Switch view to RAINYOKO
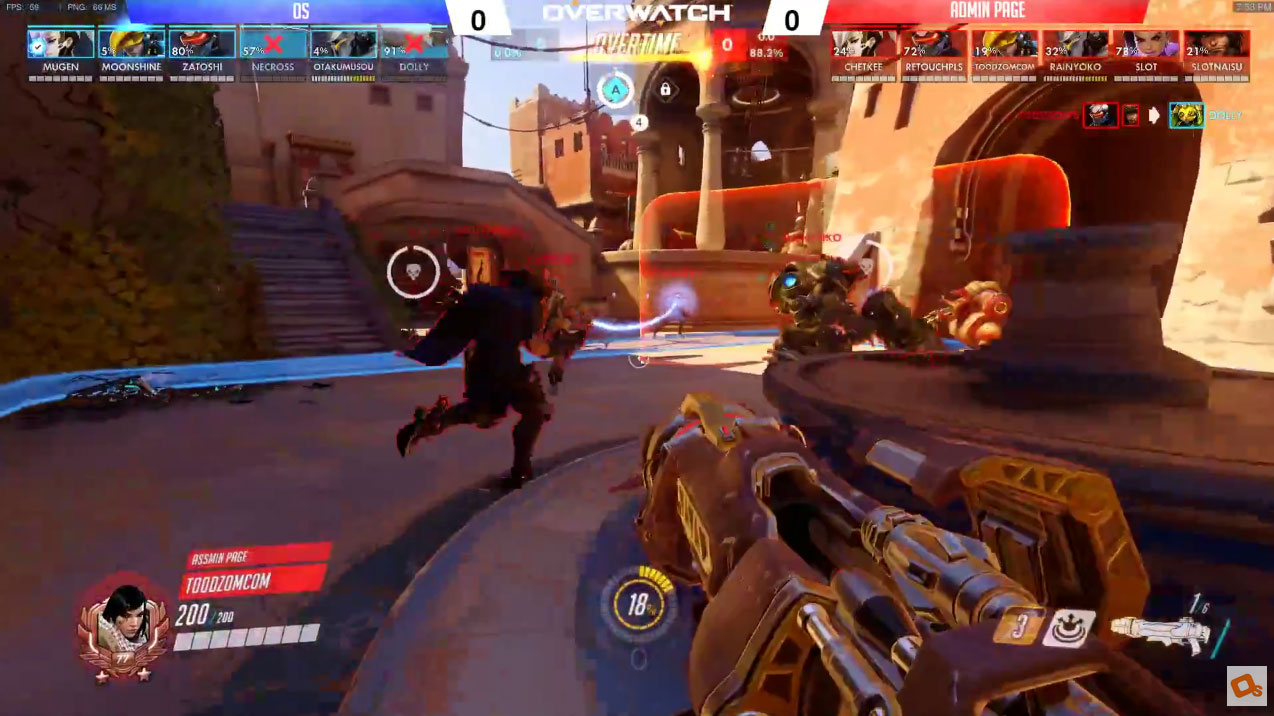This screenshot has height=716, width=1274. (x=1075, y=44)
